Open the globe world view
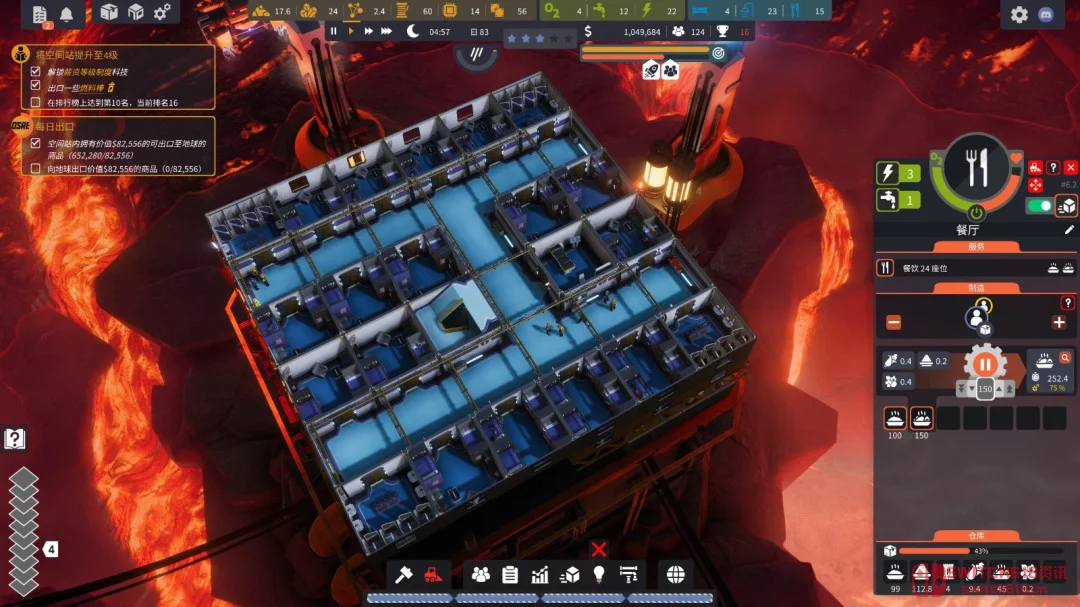This screenshot has width=1080, height=607. (676, 574)
